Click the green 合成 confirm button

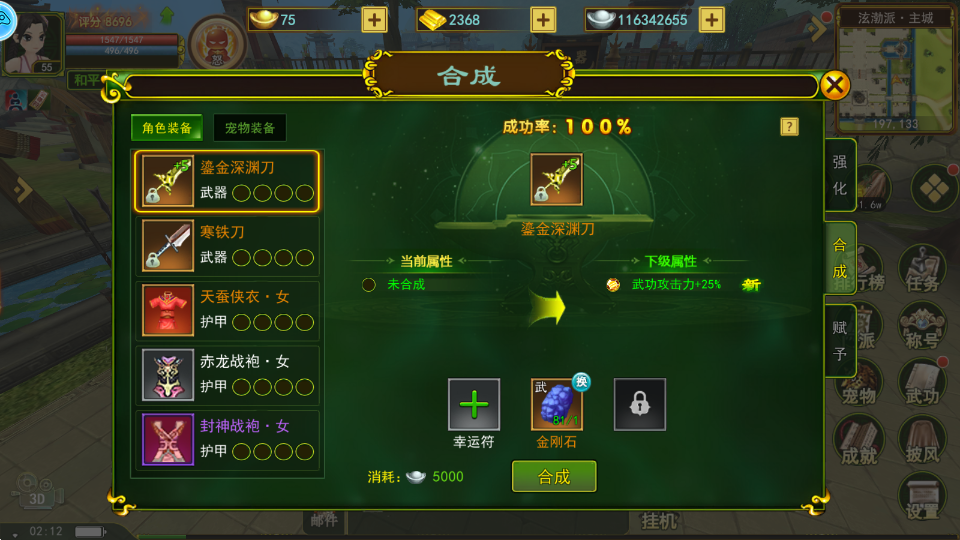[554, 477]
